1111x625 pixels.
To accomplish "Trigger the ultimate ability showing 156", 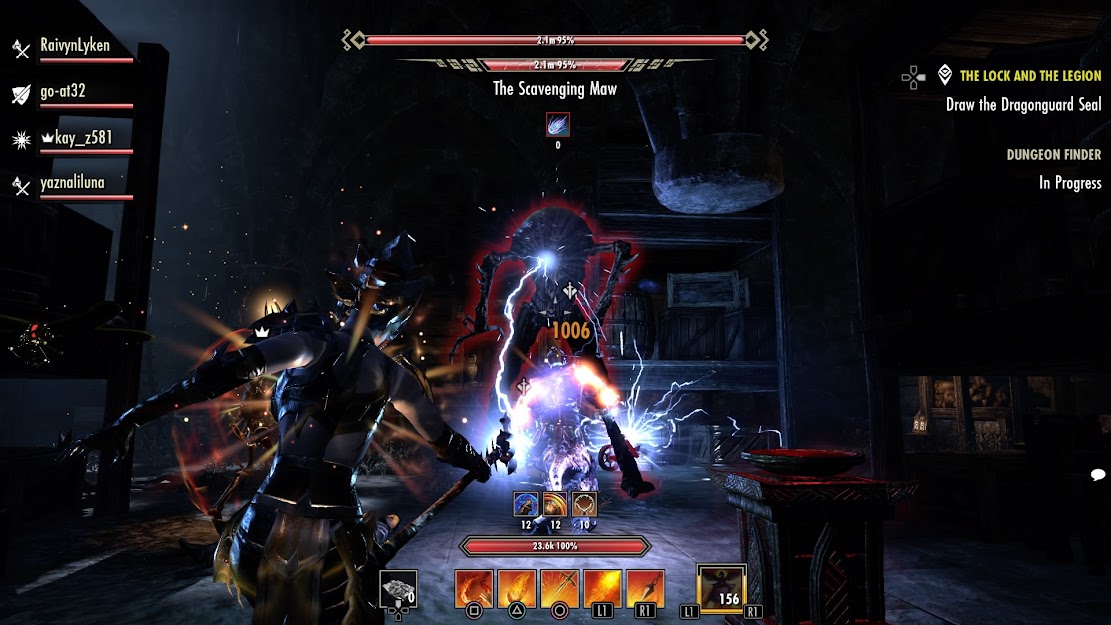I will pos(722,588).
